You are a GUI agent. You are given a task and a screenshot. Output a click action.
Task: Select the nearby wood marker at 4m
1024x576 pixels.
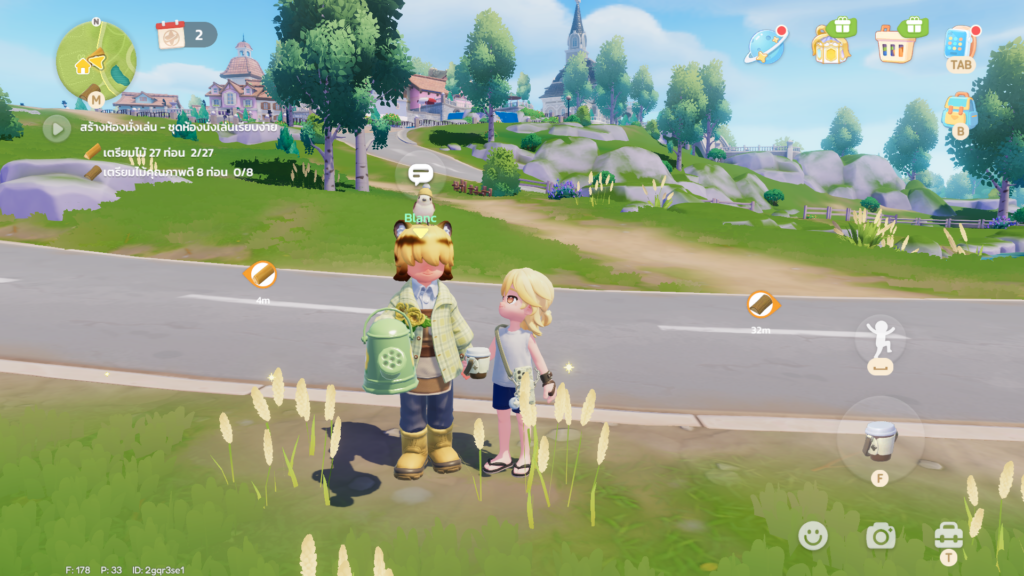(x=262, y=274)
